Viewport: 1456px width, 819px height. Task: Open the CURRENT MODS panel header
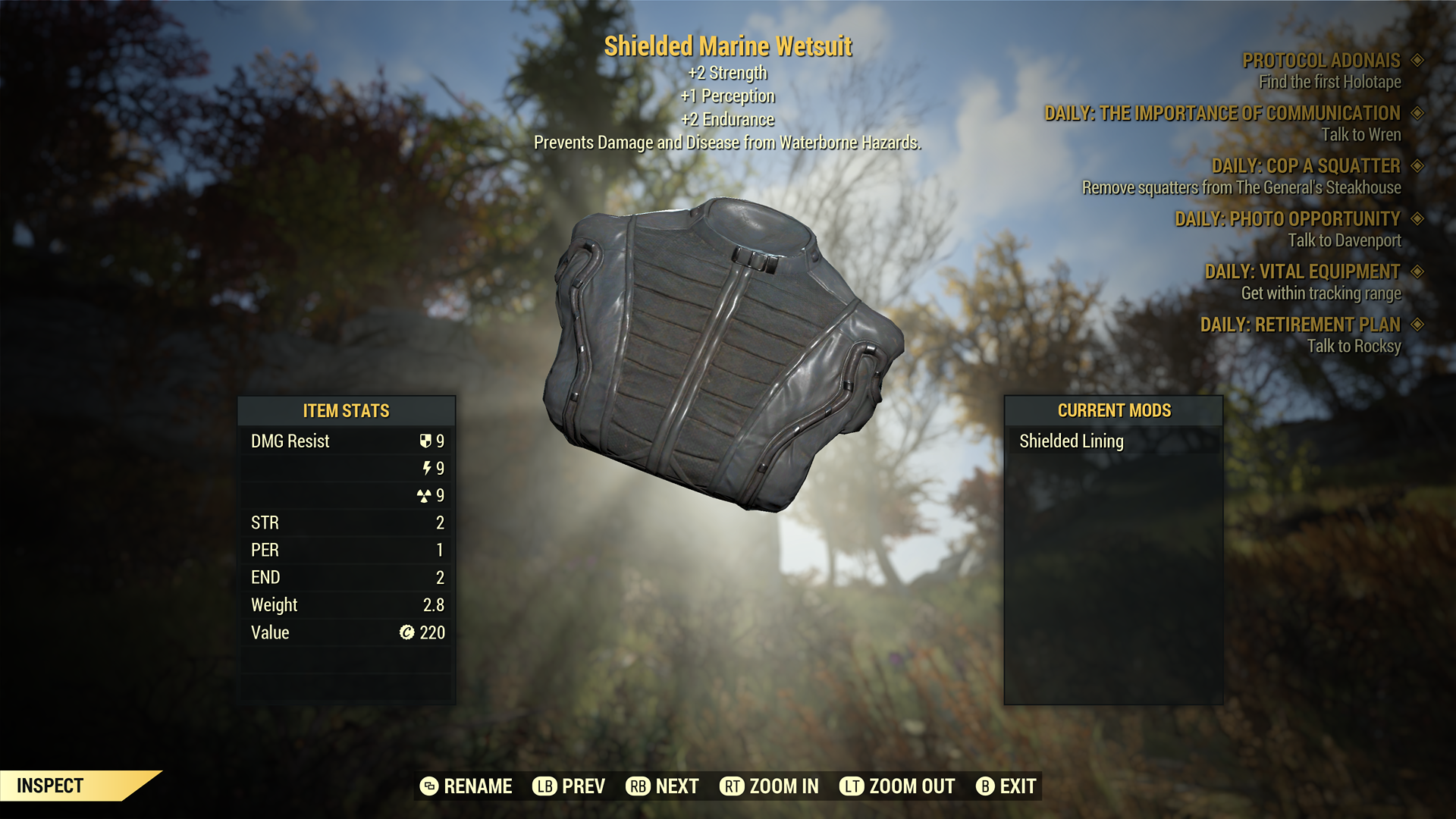pyautogui.click(x=1113, y=410)
